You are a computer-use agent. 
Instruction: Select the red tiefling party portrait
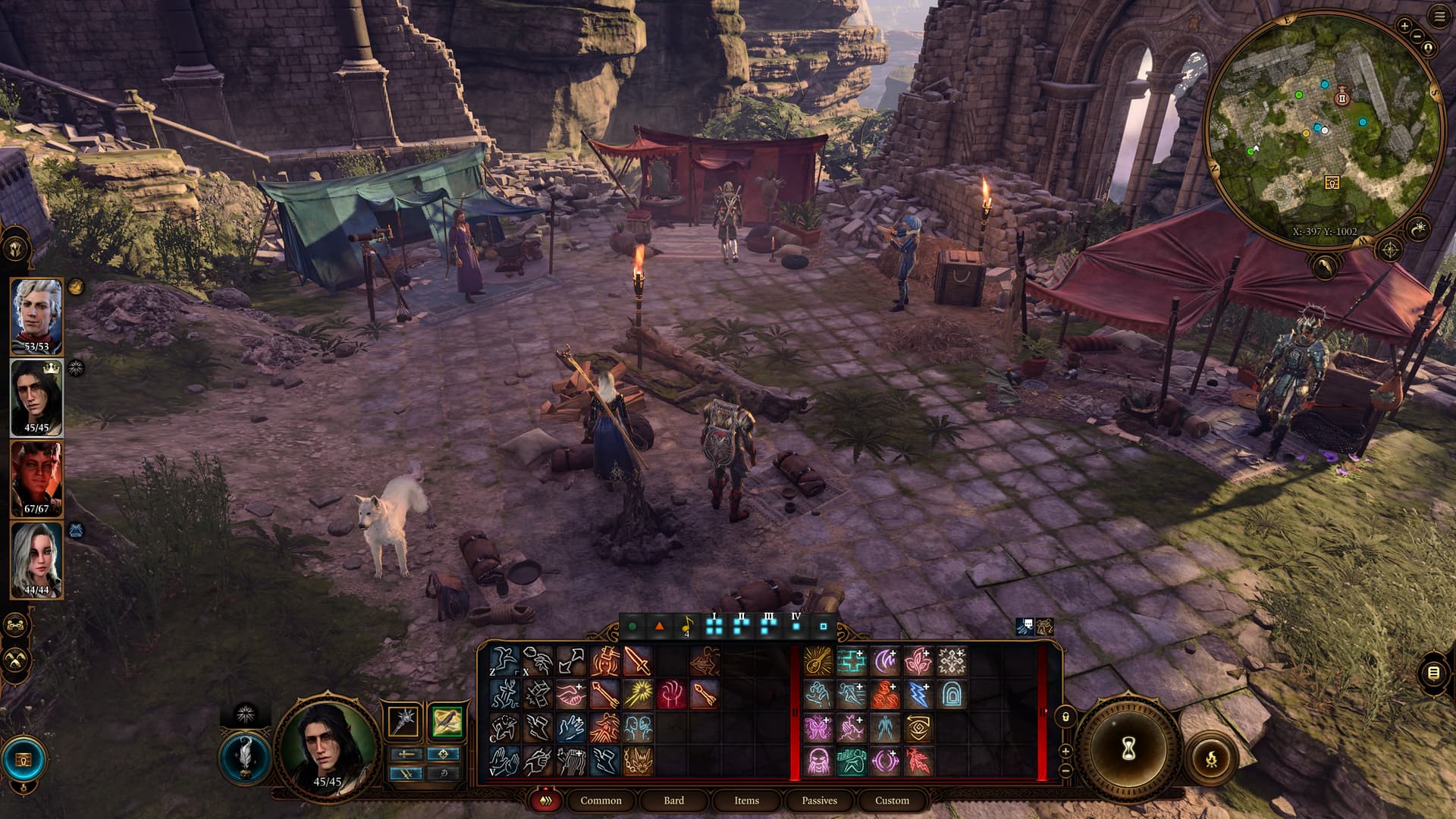coord(36,478)
